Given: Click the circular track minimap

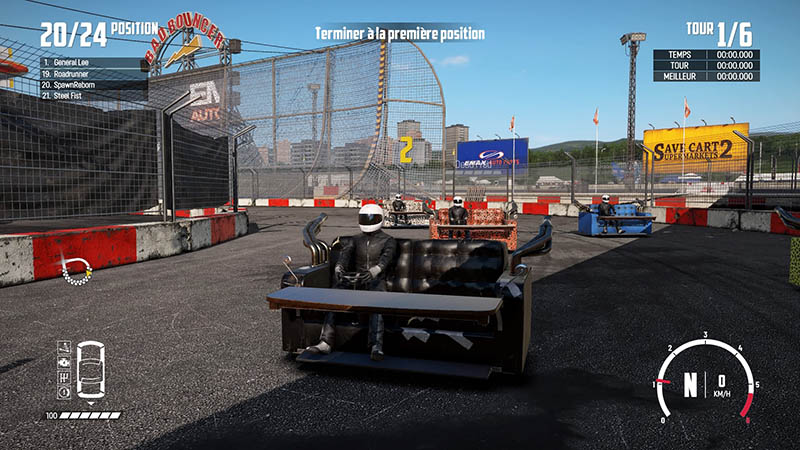Looking at the screenshot, I should [x=76, y=269].
